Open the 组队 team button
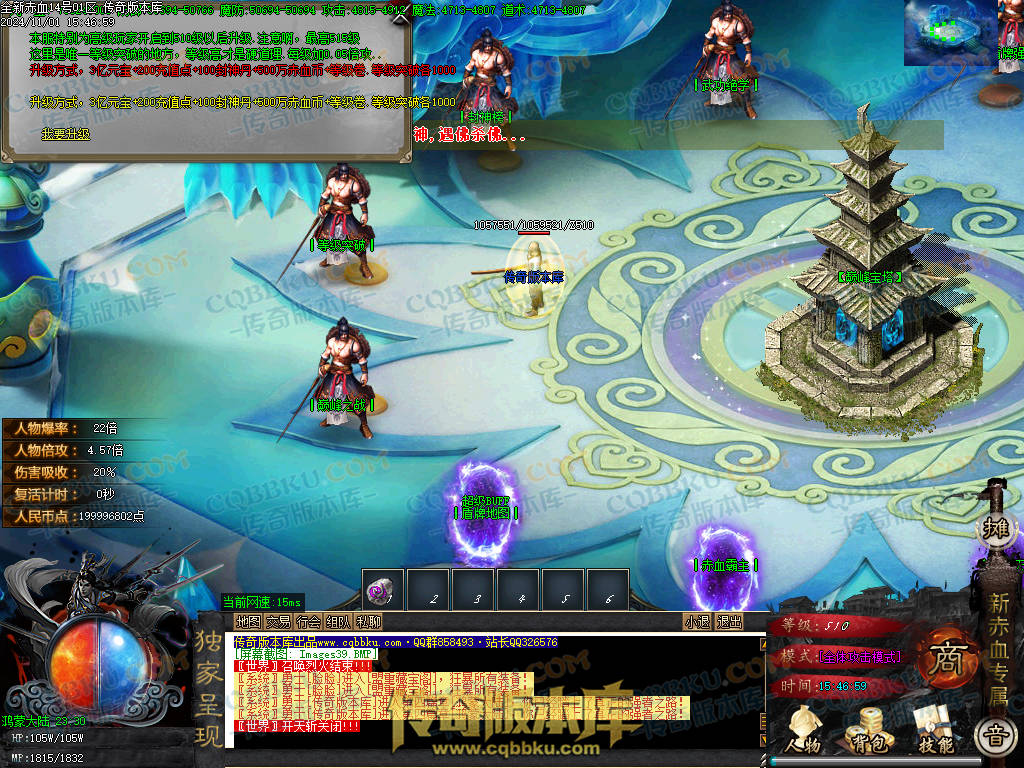Screen dimensions: 1024x768 (338, 621)
